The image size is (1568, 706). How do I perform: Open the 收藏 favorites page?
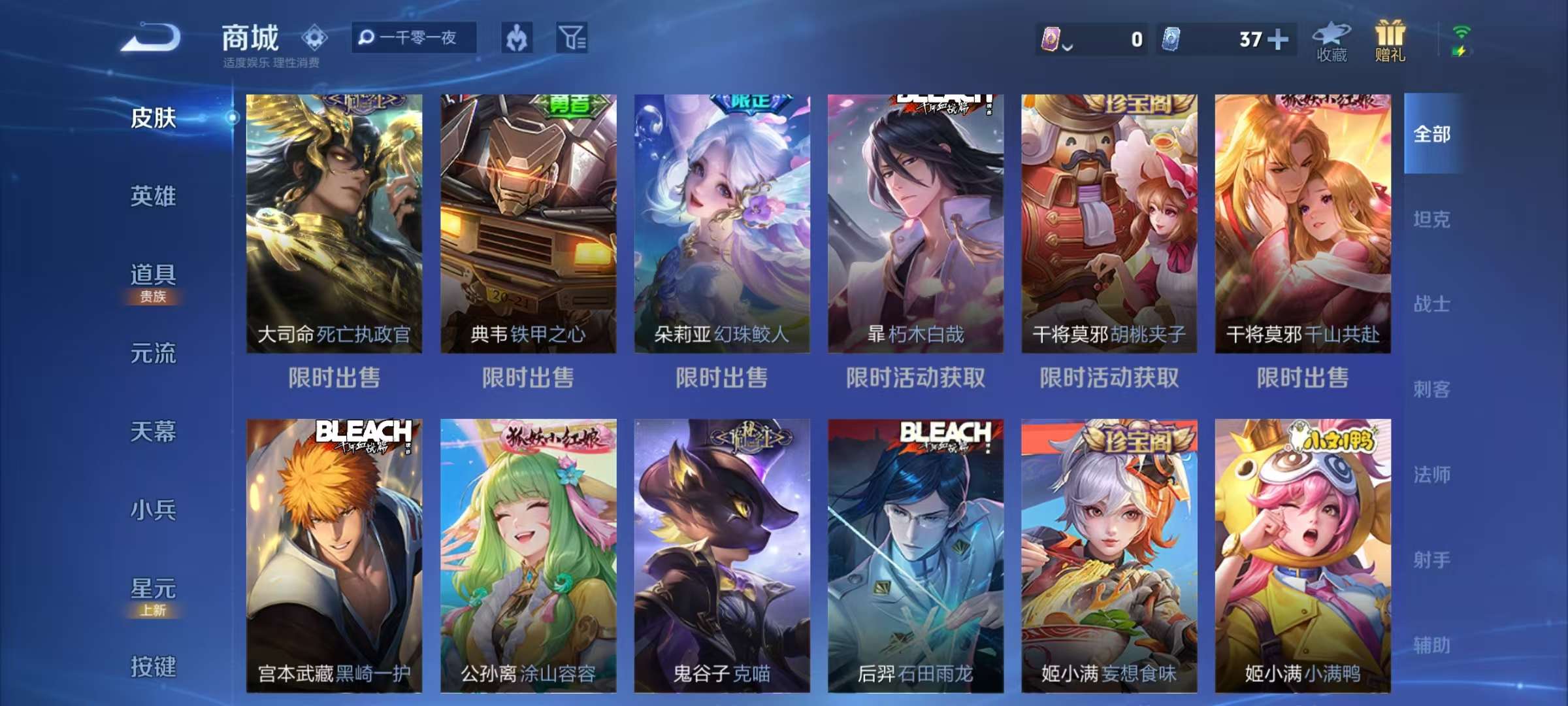[1331, 42]
